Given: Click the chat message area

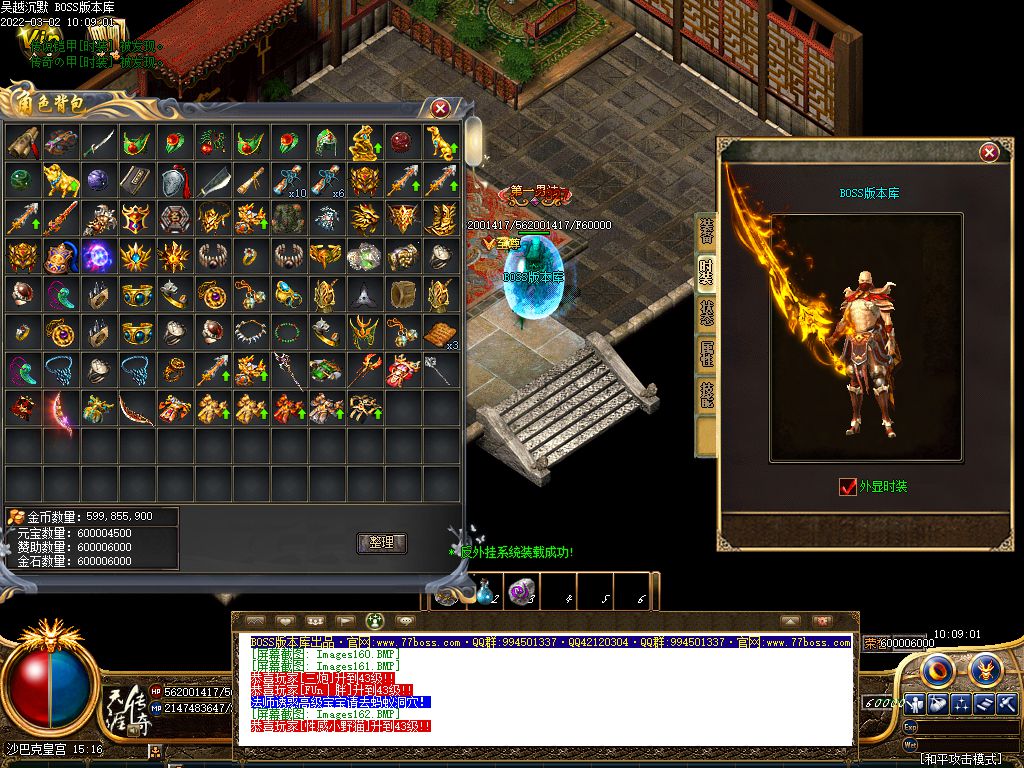Looking at the screenshot, I should point(545,690).
